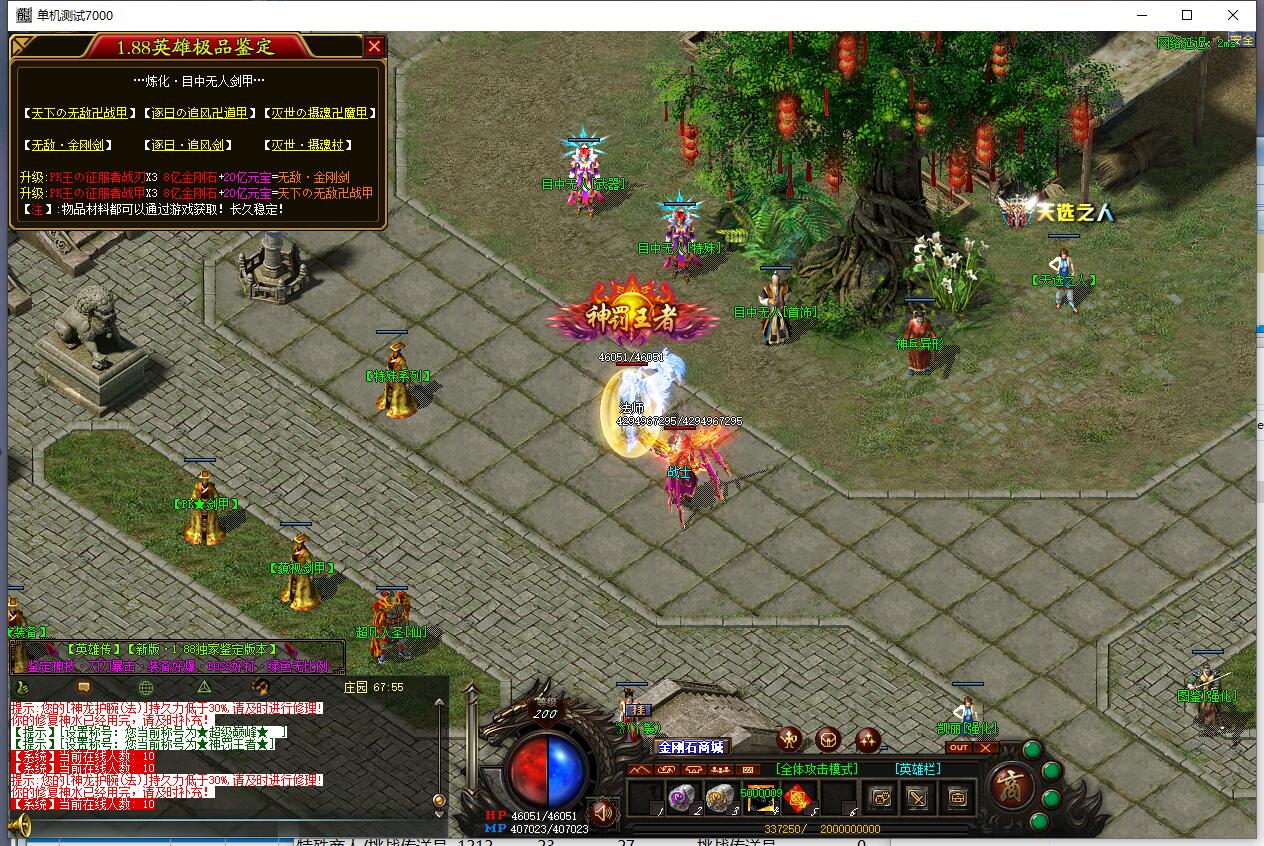Open the 金刚石商城 shop
Viewport: 1264px width, 846px height.
pos(690,747)
